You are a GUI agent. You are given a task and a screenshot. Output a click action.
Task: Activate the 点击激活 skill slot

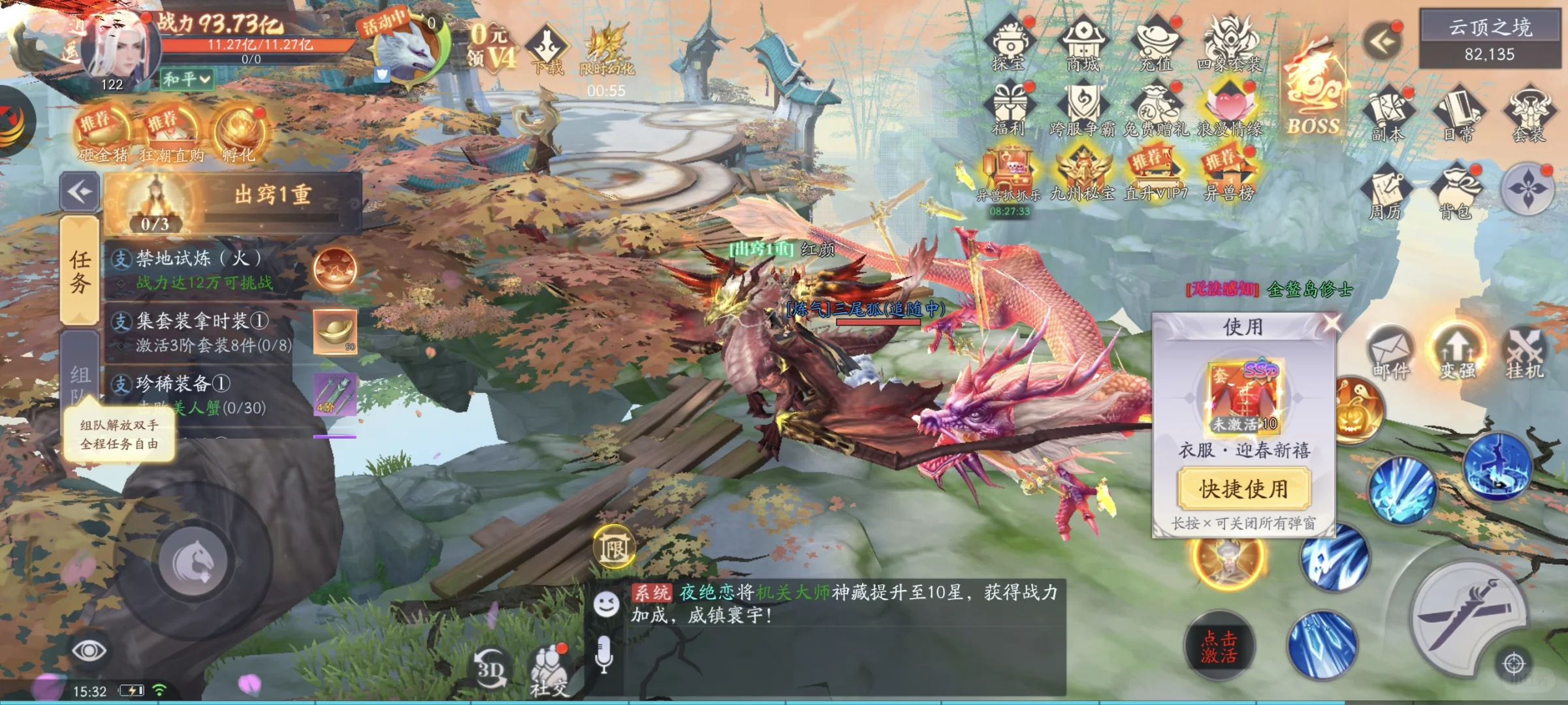pyautogui.click(x=1219, y=646)
